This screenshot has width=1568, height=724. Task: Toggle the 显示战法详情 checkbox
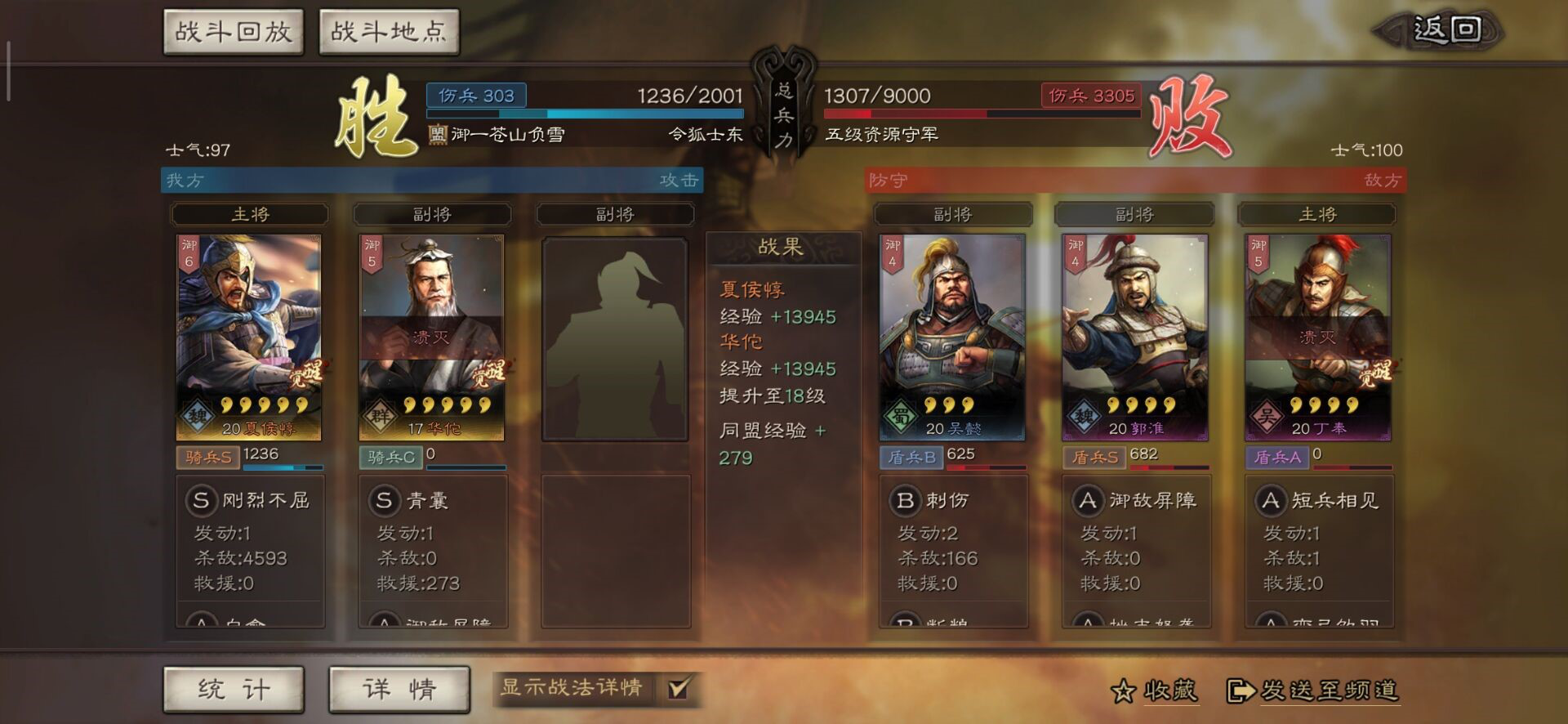click(678, 688)
